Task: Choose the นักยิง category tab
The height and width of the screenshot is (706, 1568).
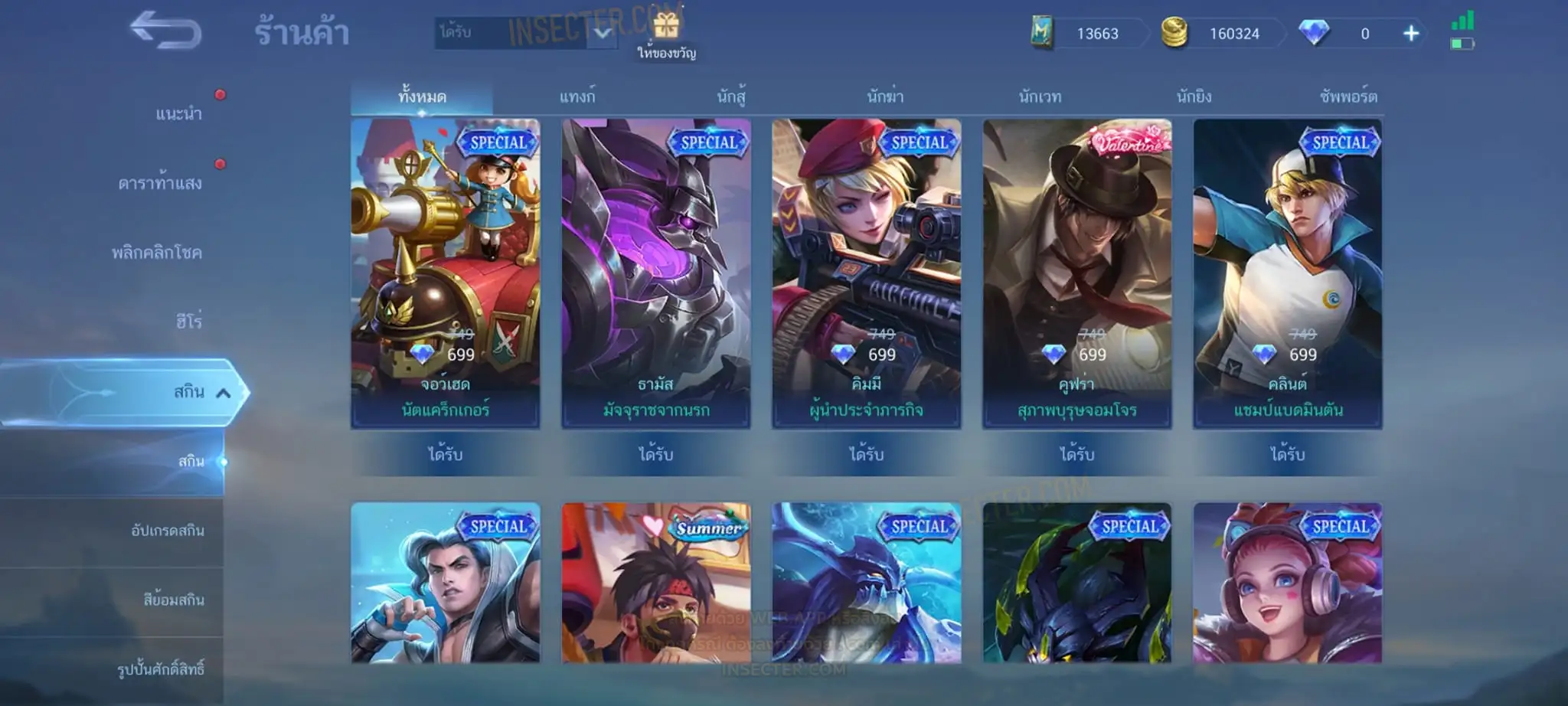Action: [1194, 97]
